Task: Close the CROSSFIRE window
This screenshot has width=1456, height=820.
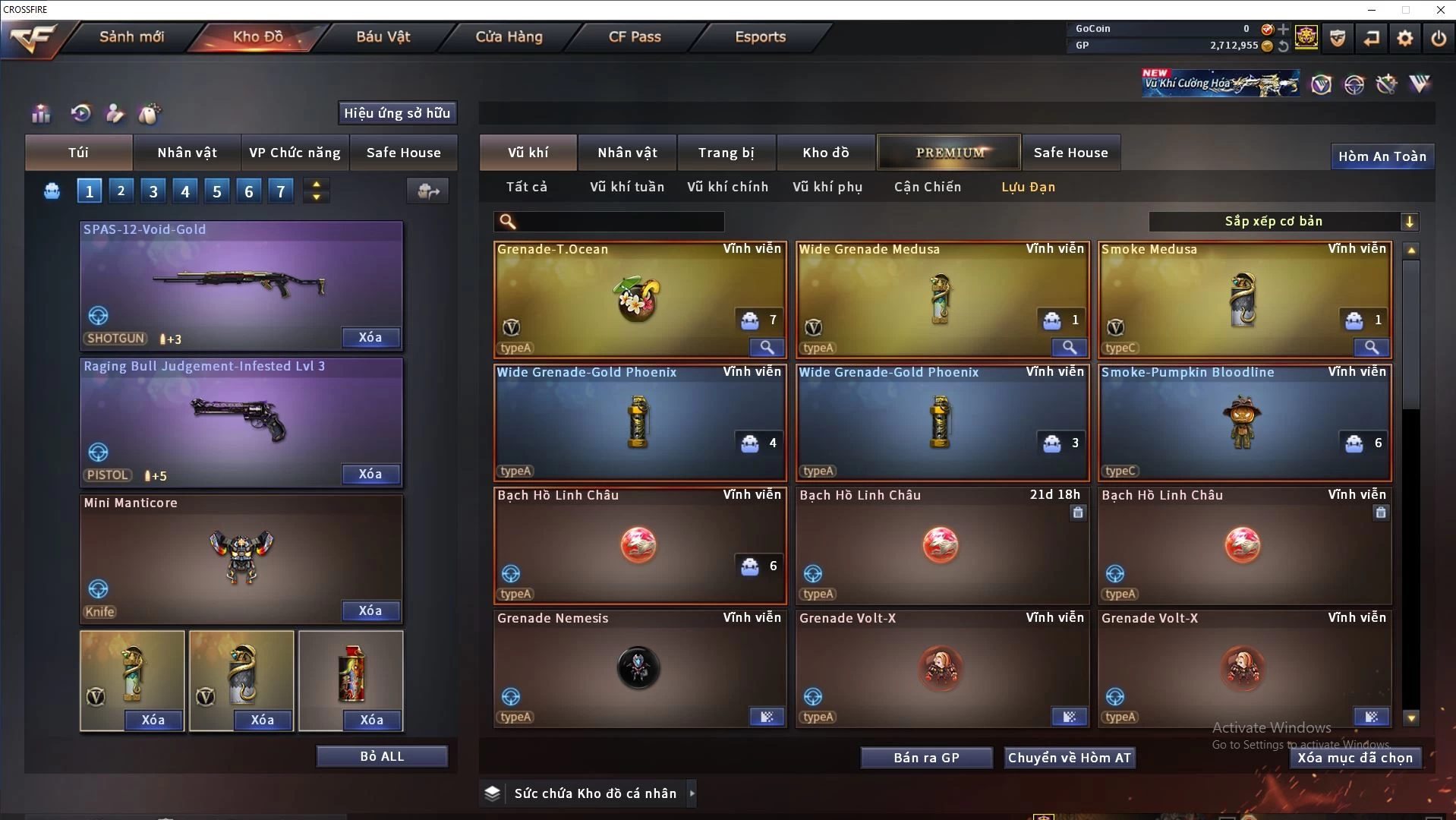Action: 1440,10
